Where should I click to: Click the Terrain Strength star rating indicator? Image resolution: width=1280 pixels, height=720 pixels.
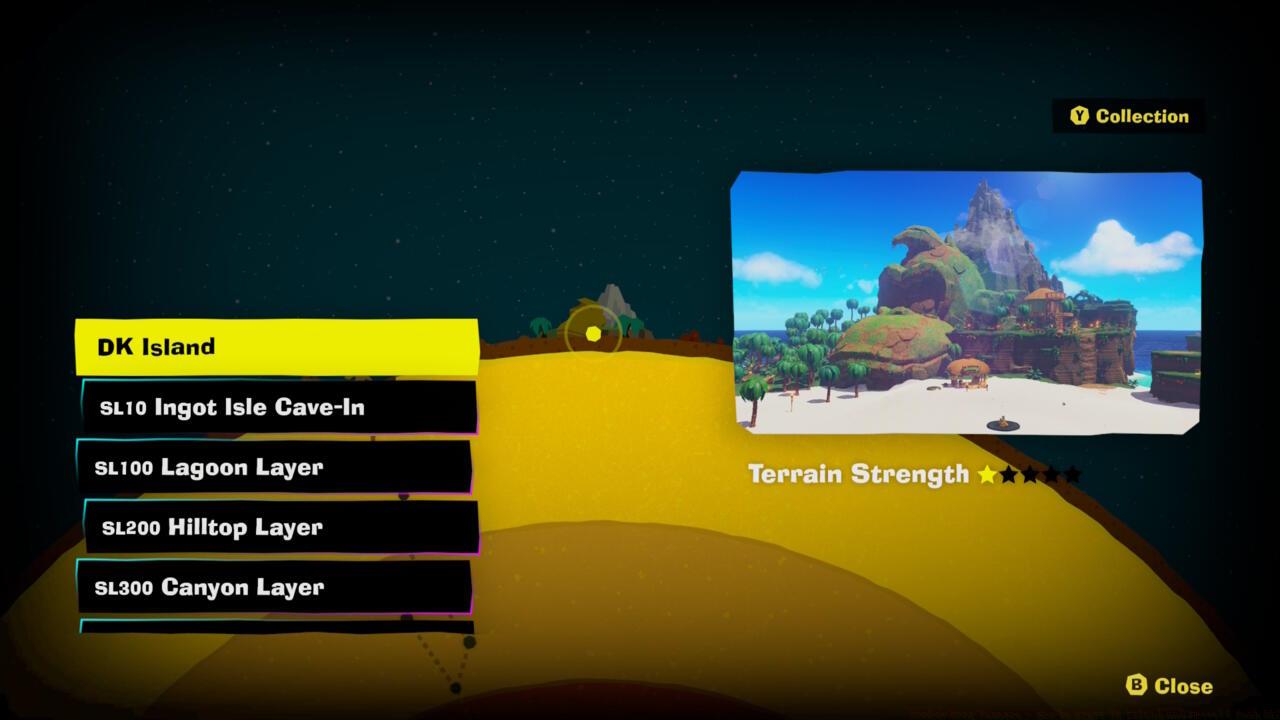[x=1030, y=474]
